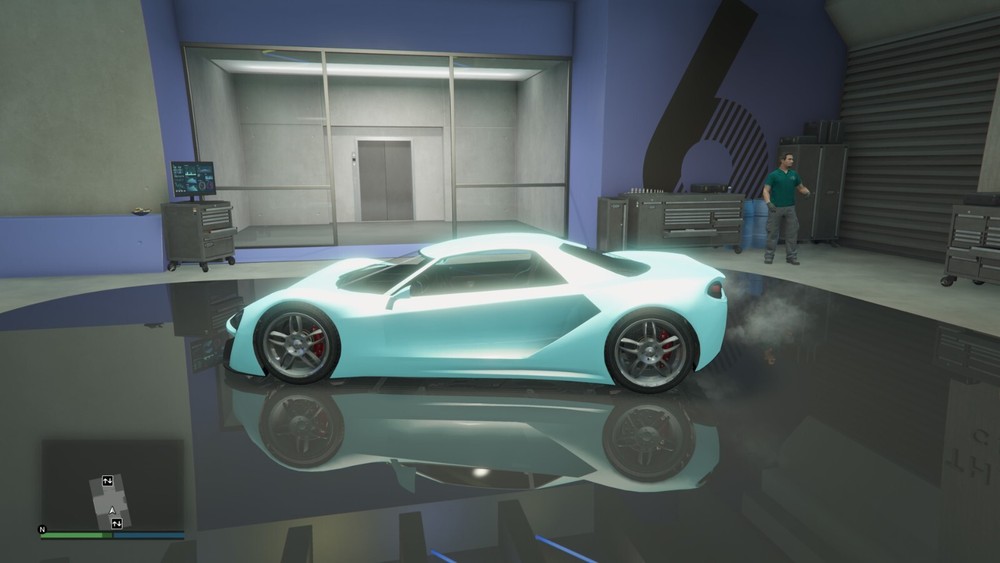Click the garage minimap
Image resolution: width=1000 pixels, height=563 pixels.
[111, 484]
